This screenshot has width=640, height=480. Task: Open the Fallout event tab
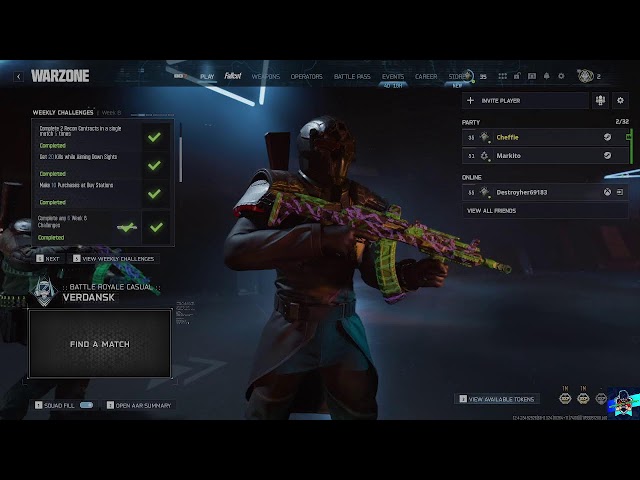click(x=233, y=76)
